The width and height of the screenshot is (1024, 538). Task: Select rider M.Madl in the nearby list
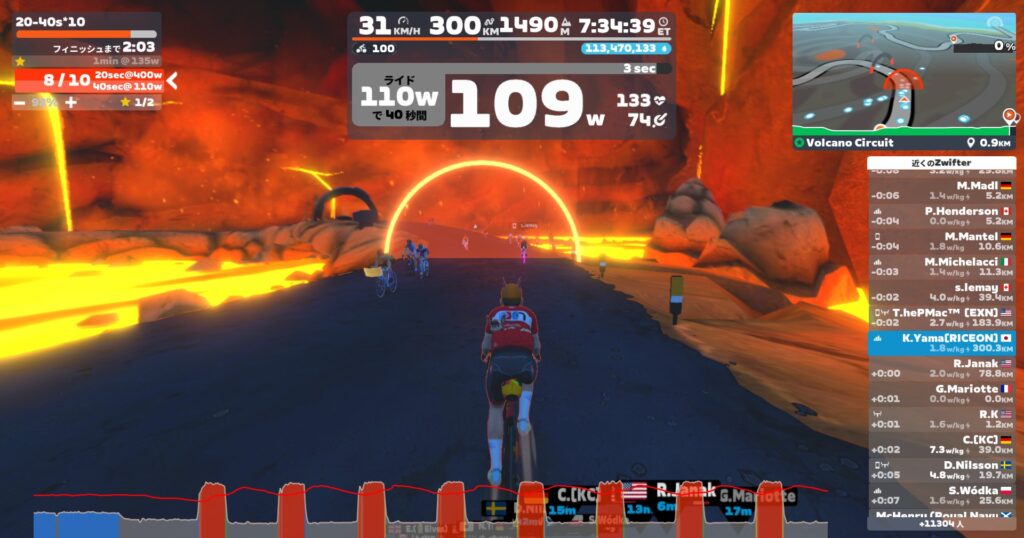tap(941, 191)
